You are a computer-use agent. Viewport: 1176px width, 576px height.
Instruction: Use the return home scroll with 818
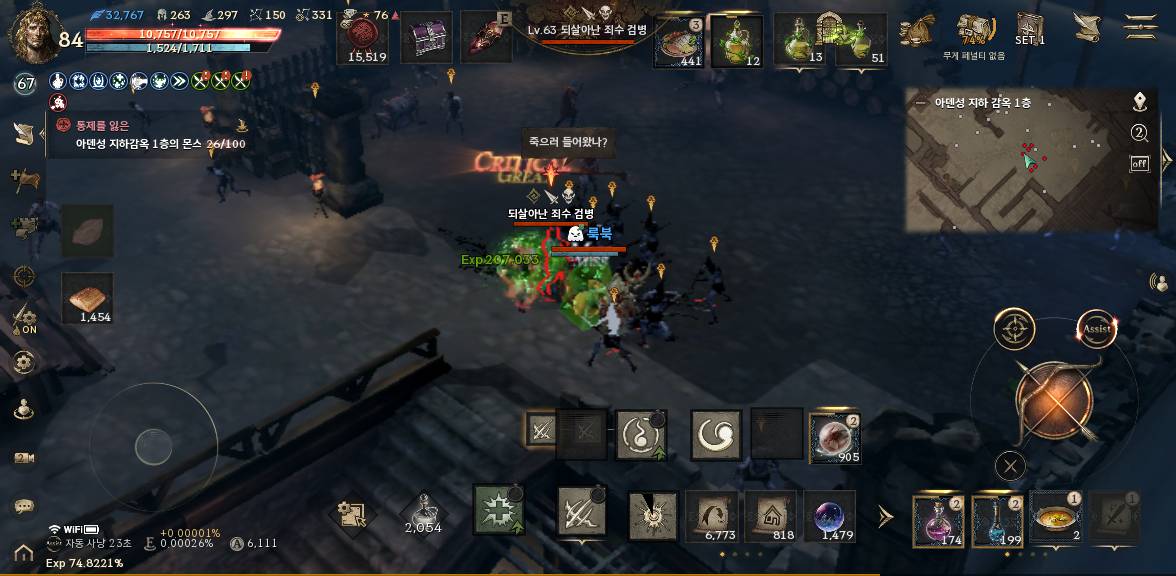[770, 517]
